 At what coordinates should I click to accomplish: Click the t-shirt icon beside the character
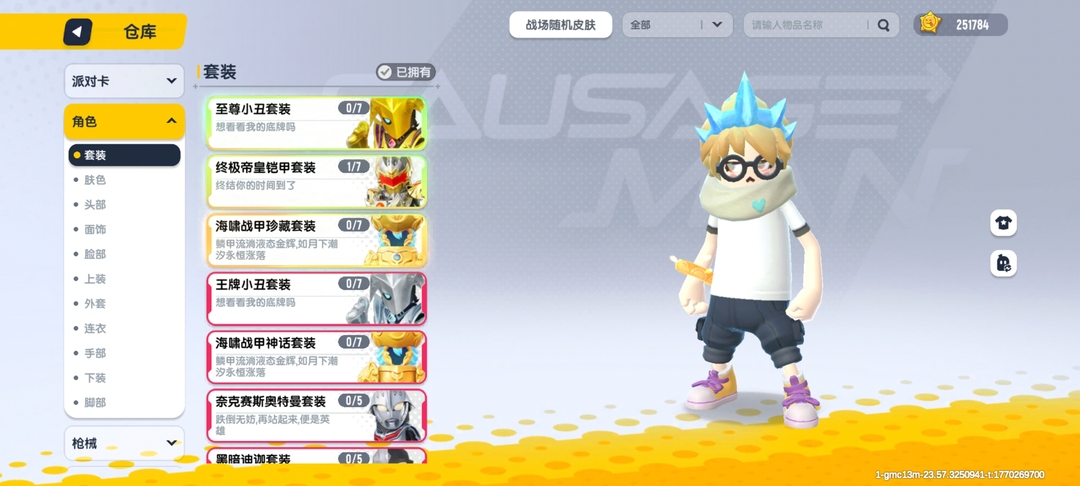tap(1003, 223)
